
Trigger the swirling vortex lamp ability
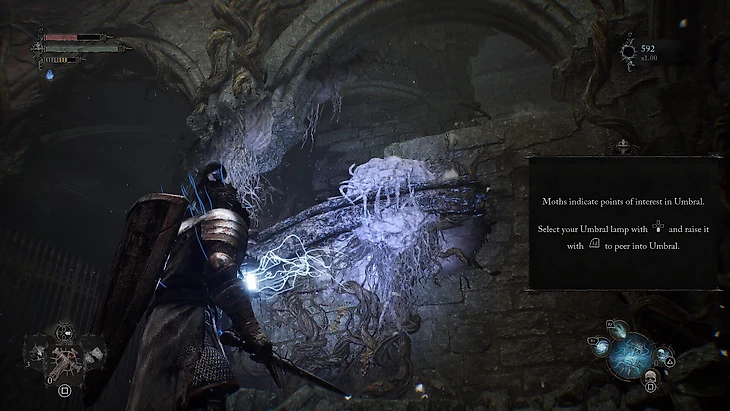(x=600, y=351)
